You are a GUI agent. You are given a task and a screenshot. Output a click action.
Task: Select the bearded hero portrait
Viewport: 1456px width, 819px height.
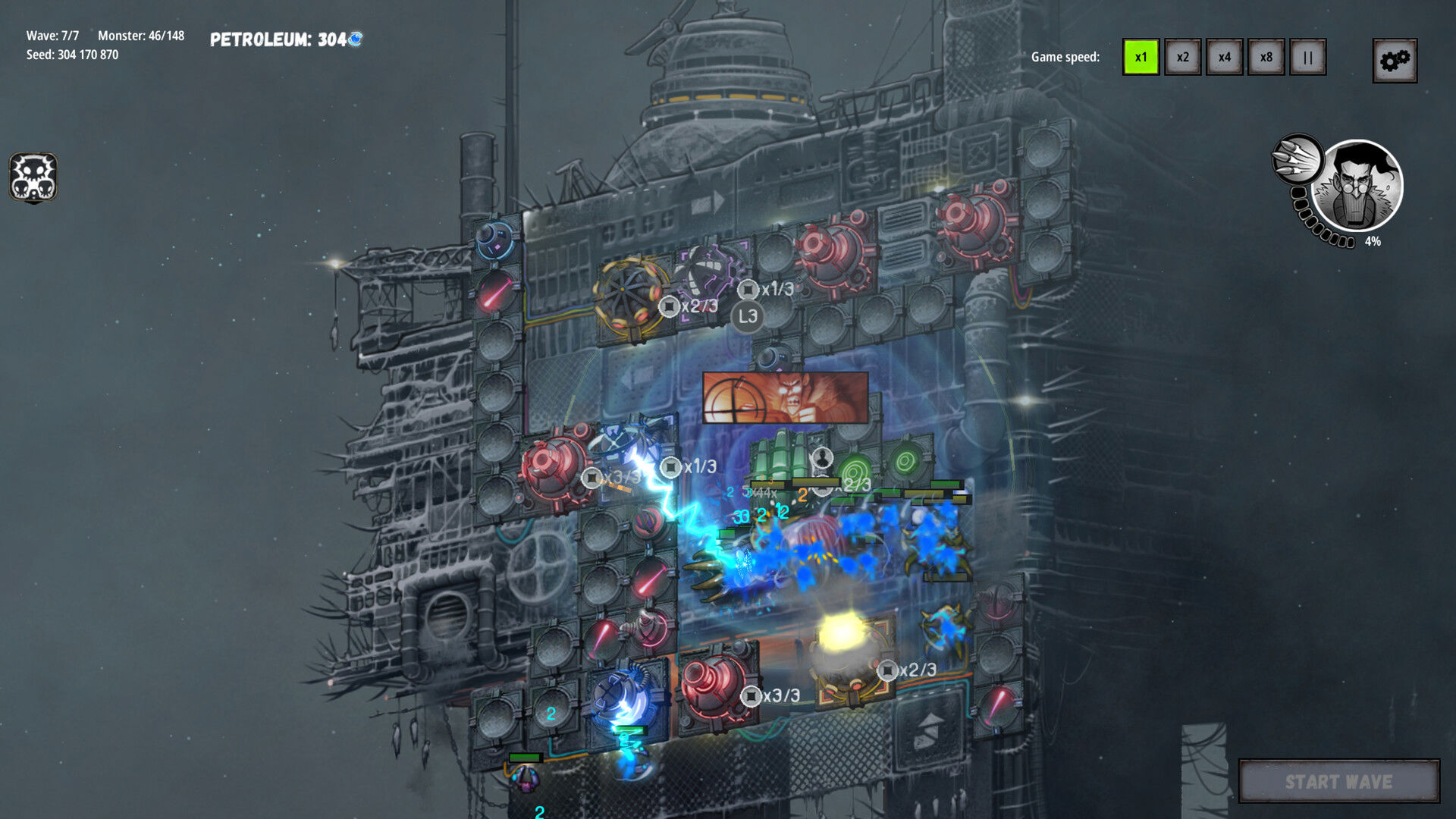(x=1357, y=186)
